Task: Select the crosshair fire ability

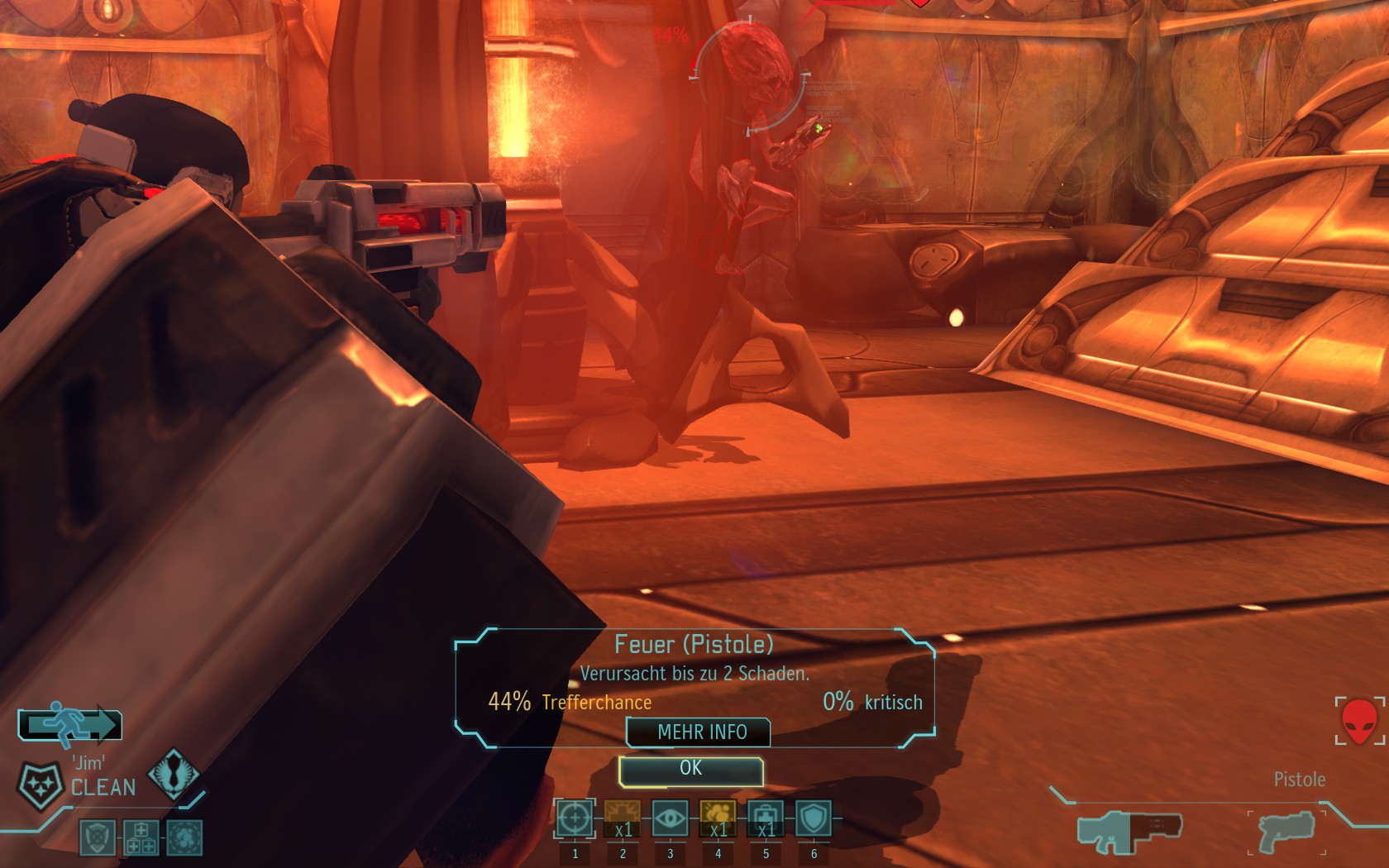Action: (574, 819)
